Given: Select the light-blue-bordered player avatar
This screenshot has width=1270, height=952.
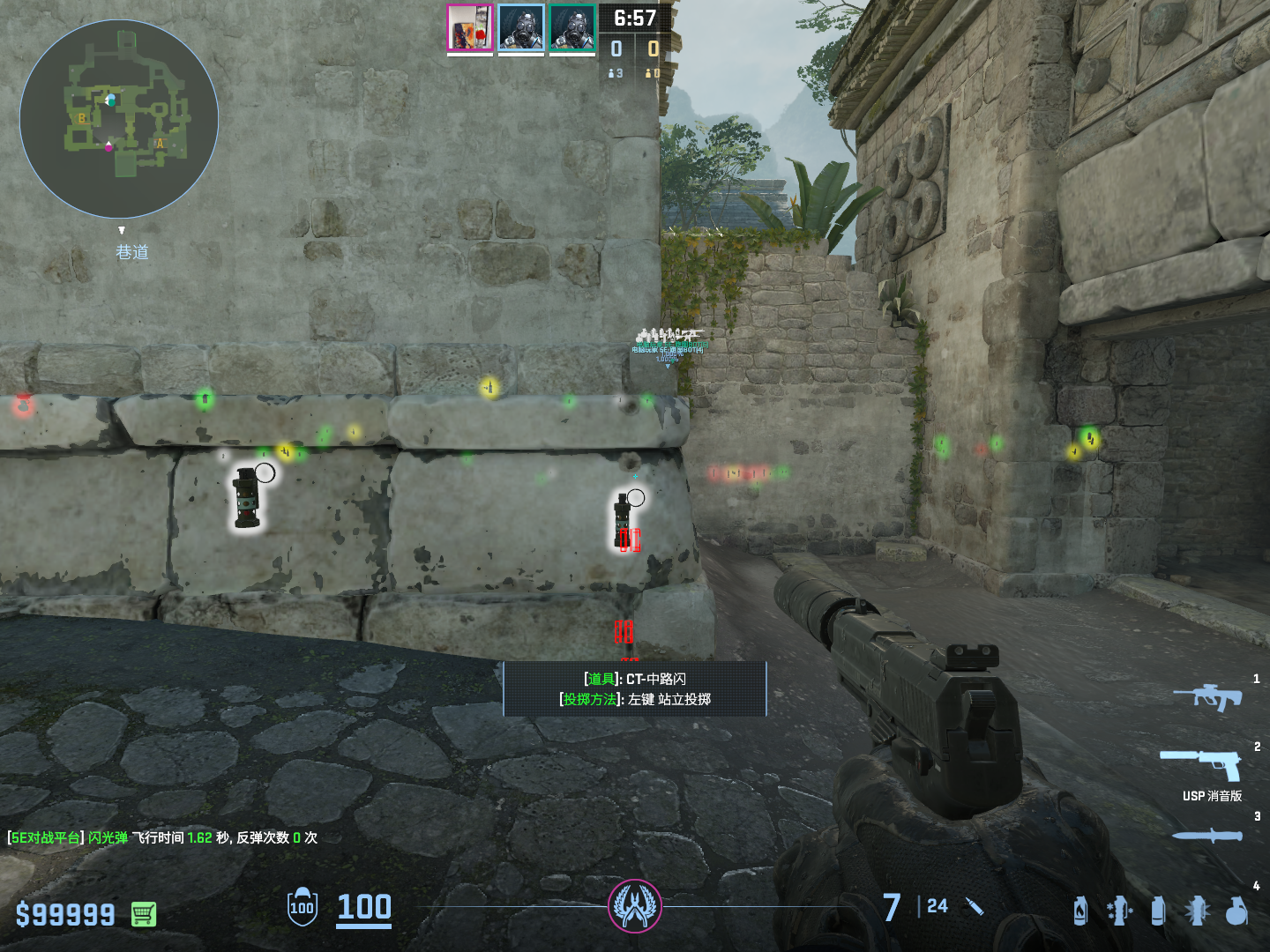Looking at the screenshot, I should click(520, 28).
